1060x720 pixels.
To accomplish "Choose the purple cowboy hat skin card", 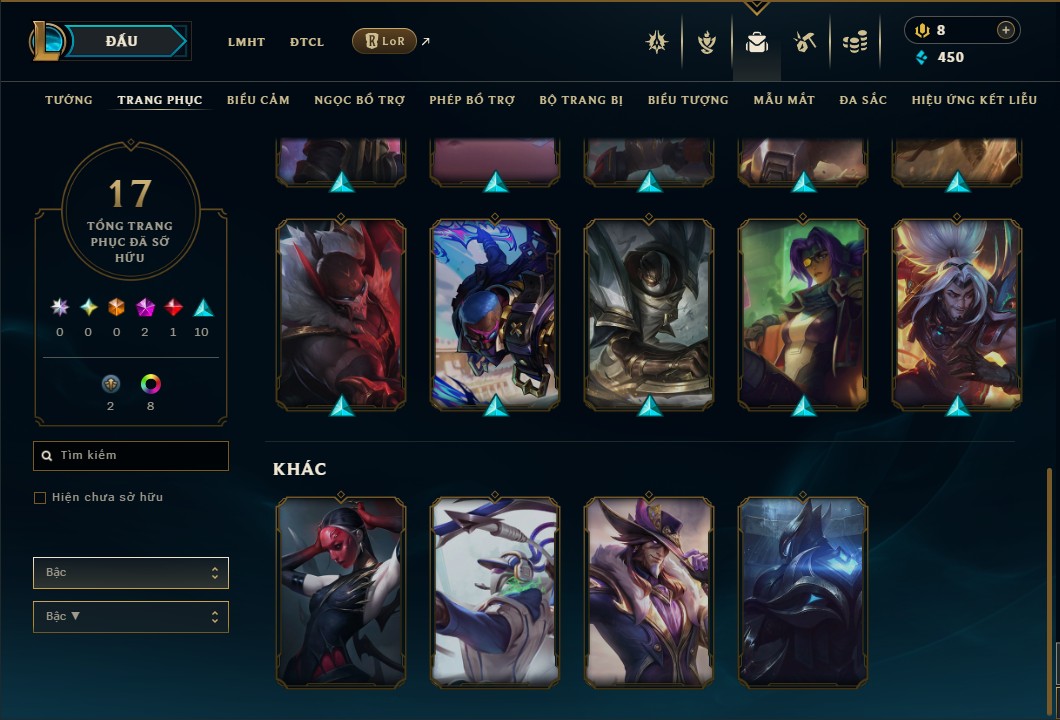I will tap(649, 593).
